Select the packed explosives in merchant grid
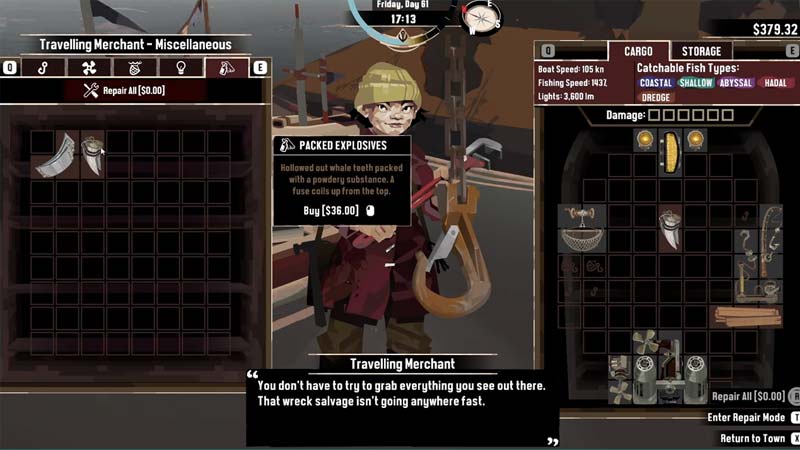This screenshot has height=450, width=800. pyautogui.click(x=93, y=155)
